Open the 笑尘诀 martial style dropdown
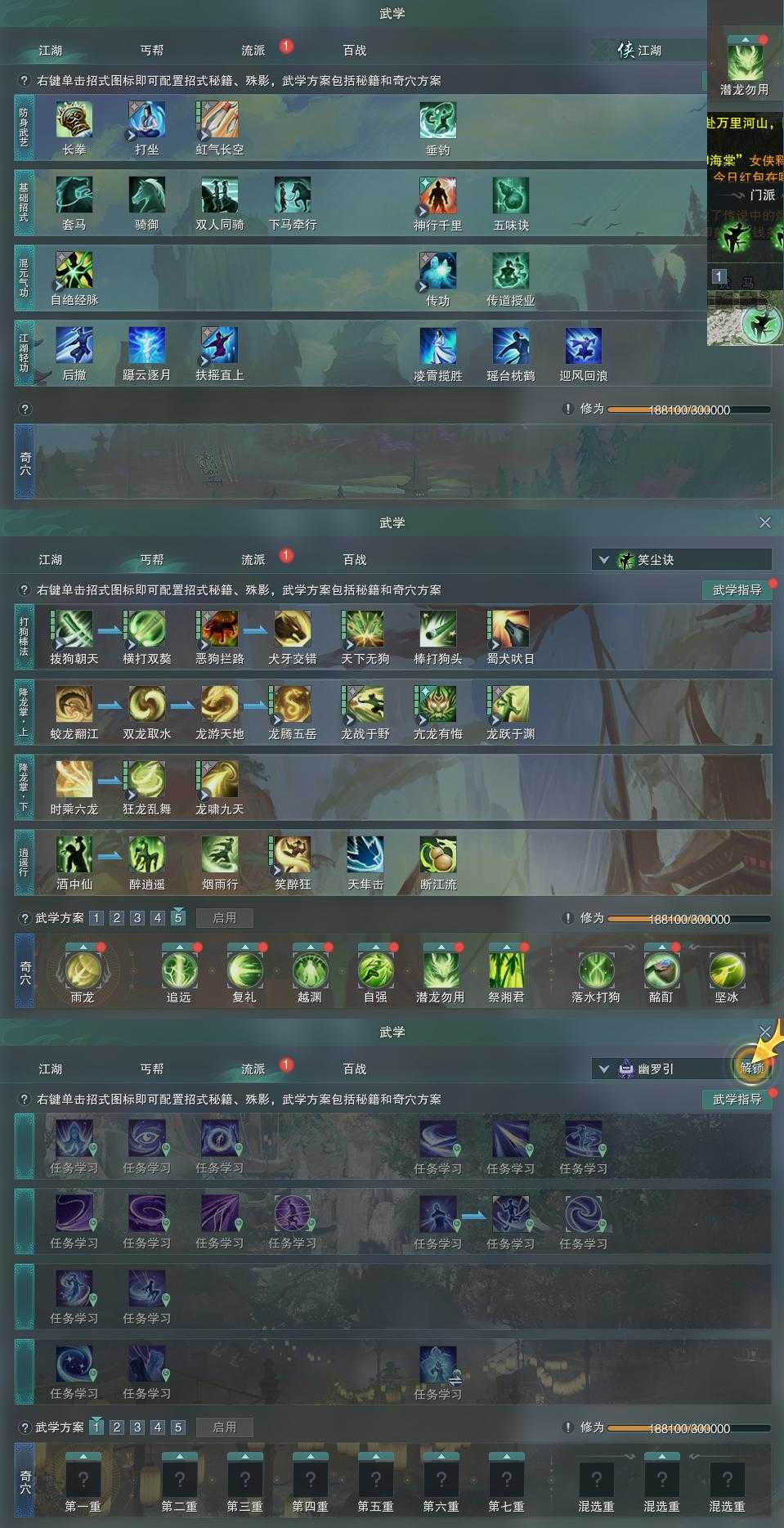The image size is (784, 1528). (x=680, y=560)
